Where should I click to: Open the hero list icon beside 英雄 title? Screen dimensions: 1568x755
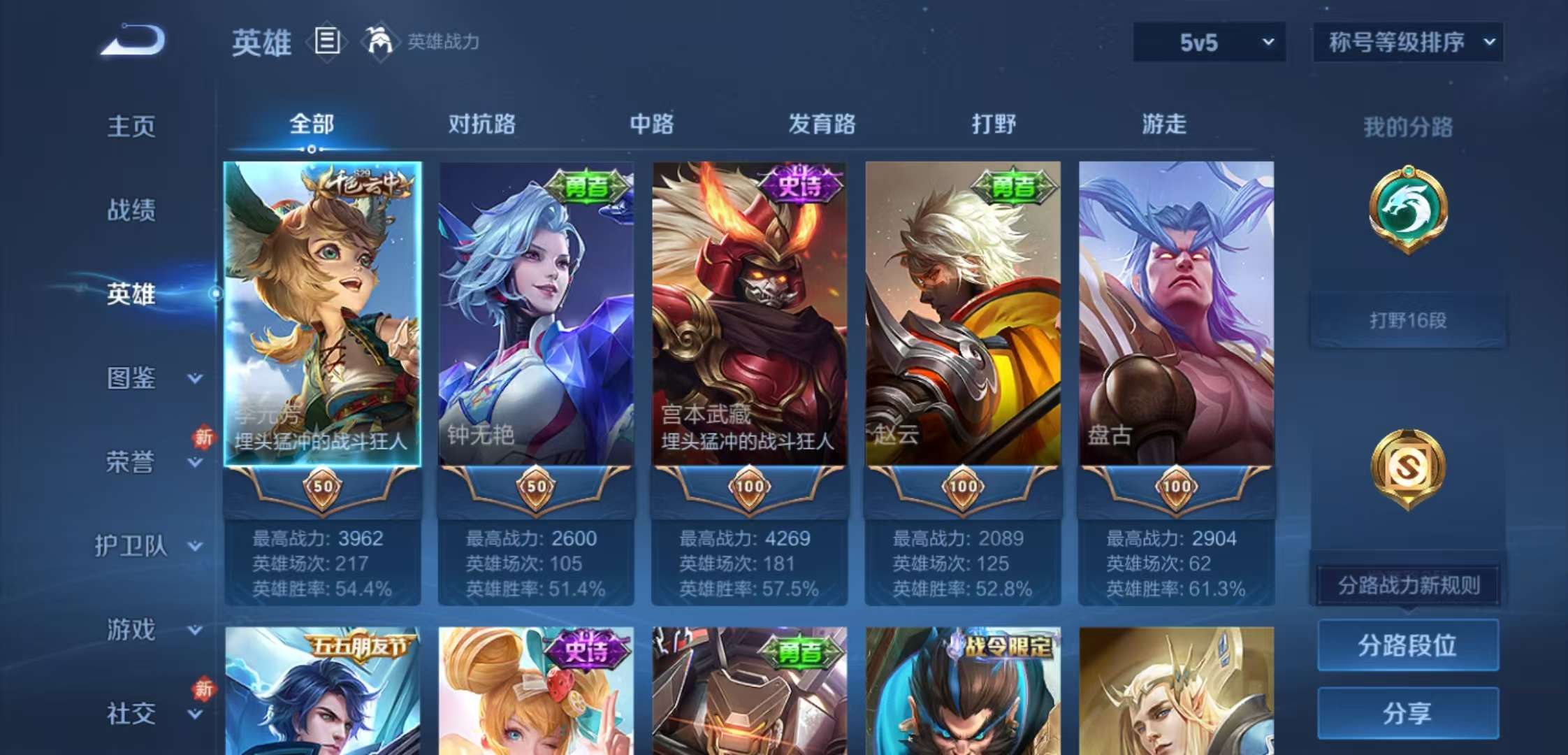pyautogui.click(x=326, y=40)
